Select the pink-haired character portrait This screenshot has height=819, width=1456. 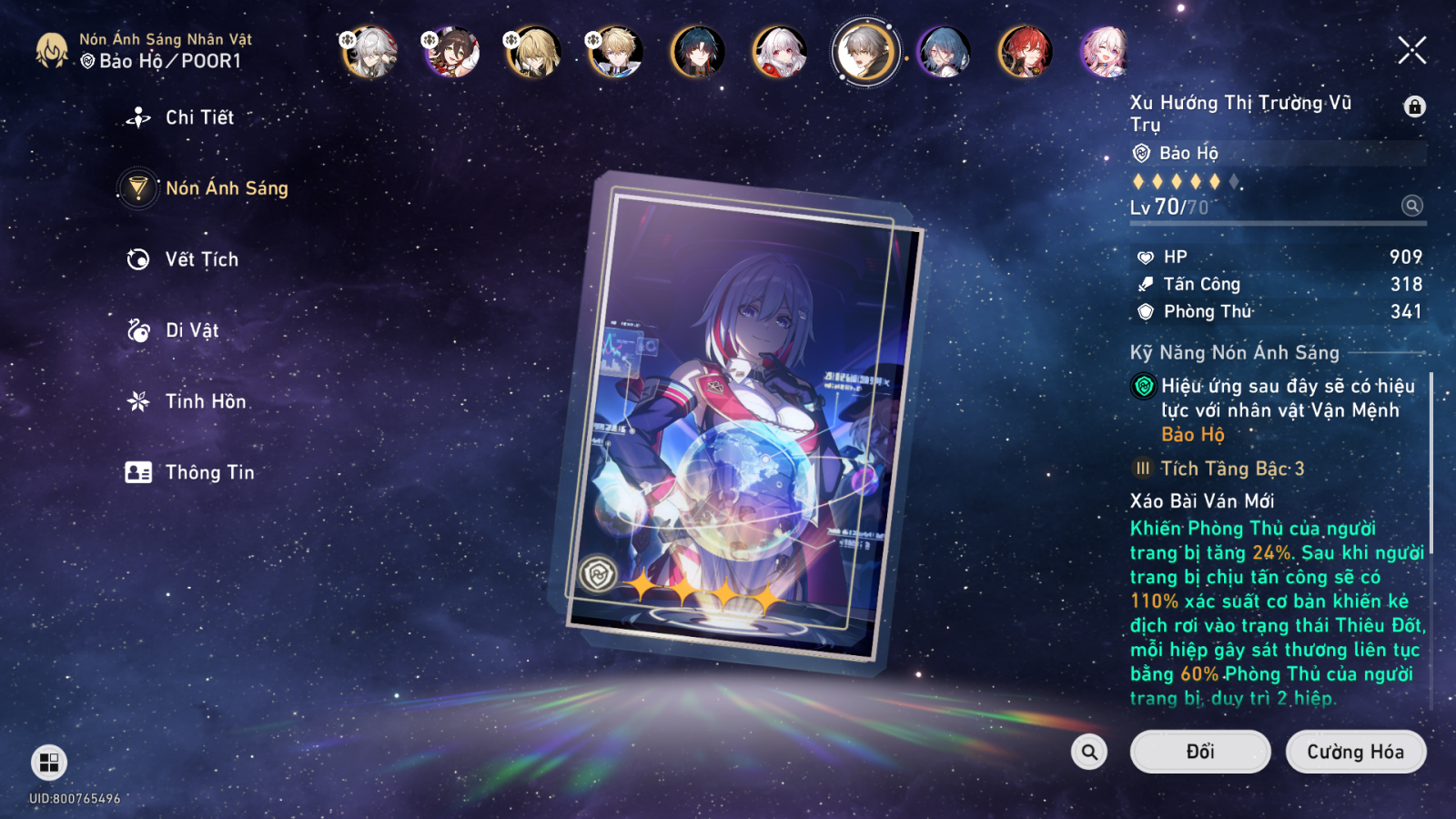(1105, 52)
